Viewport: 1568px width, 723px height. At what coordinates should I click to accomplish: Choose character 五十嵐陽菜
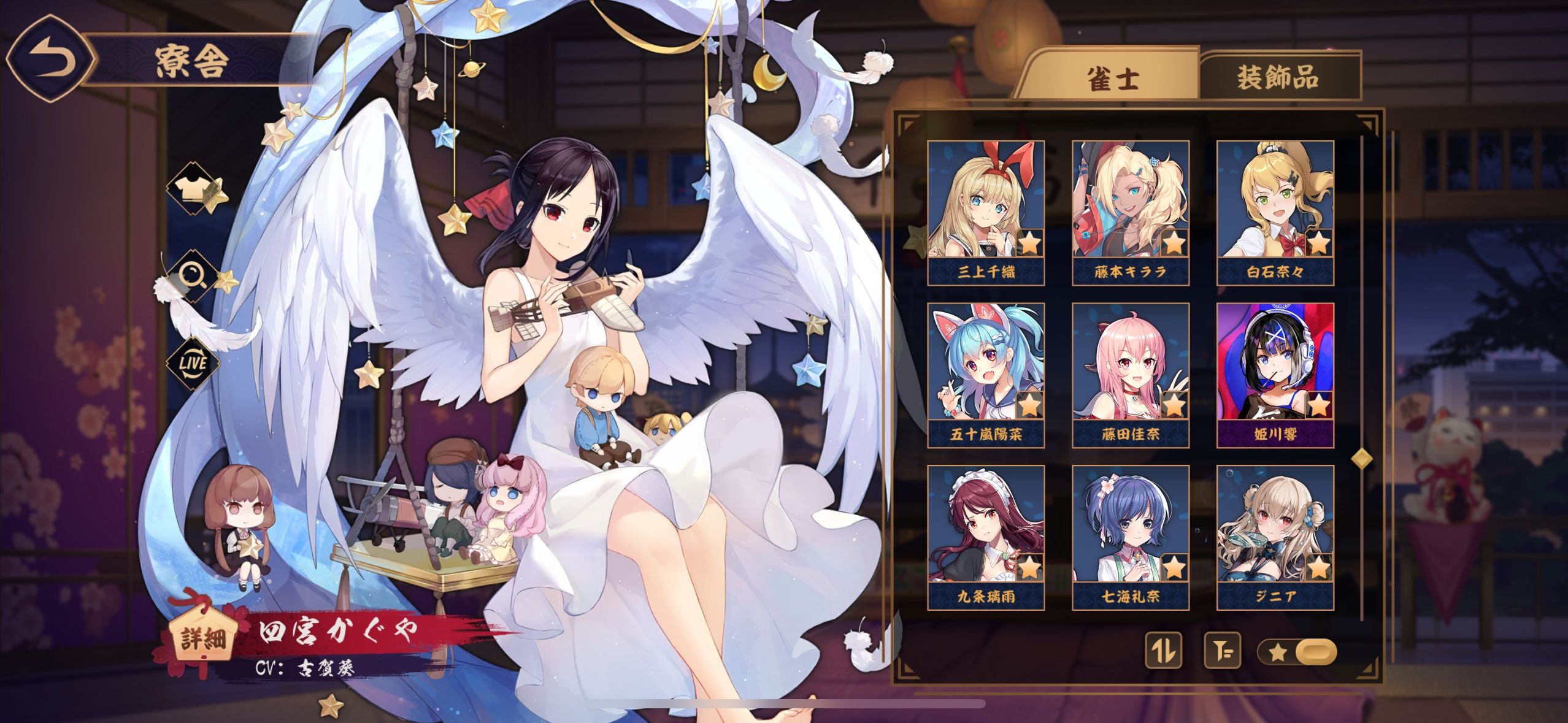986,375
